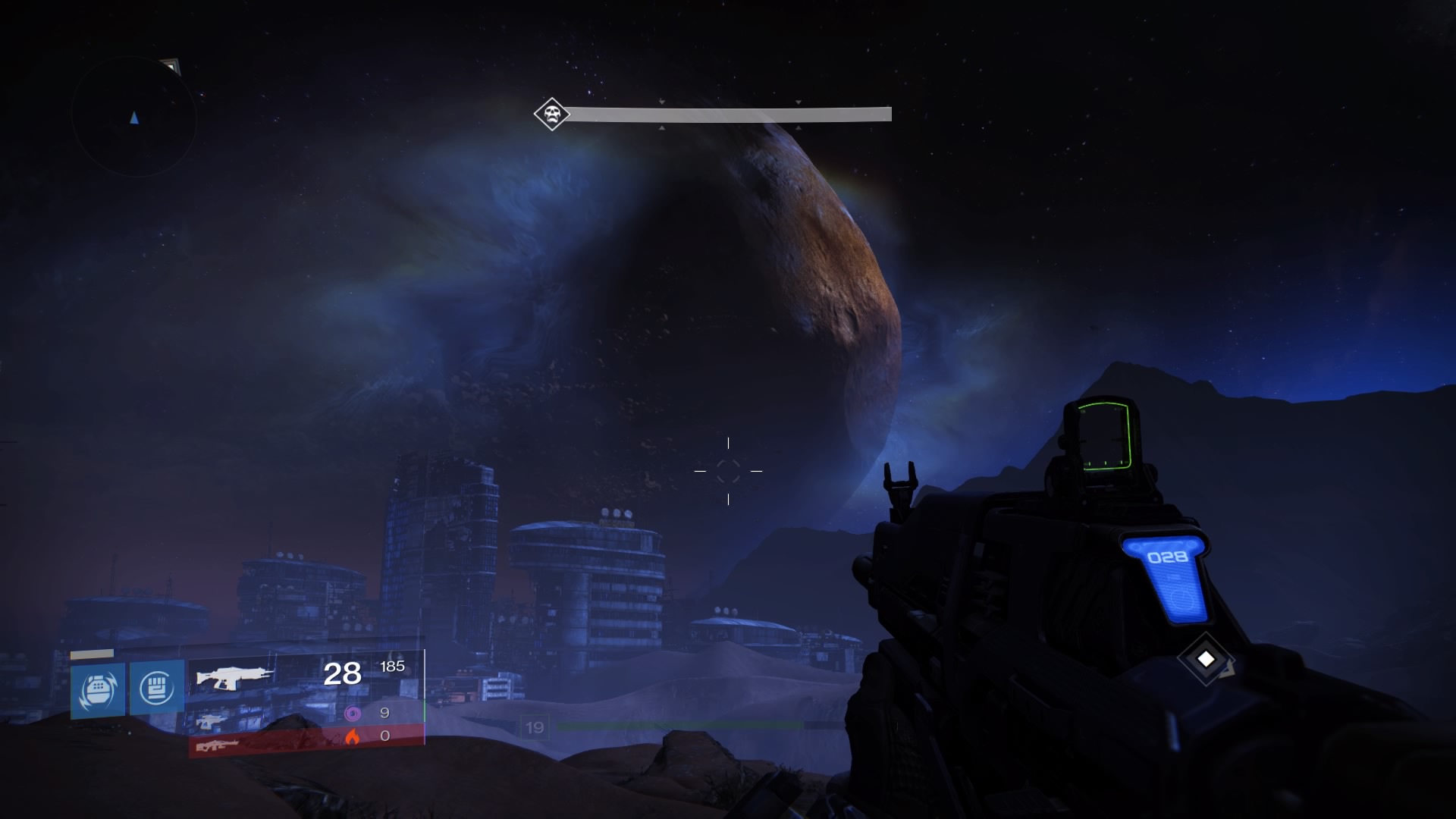Activate the grenade ability icon
Image resolution: width=1456 pixels, height=819 pixels.
click(x=98, y=689)
